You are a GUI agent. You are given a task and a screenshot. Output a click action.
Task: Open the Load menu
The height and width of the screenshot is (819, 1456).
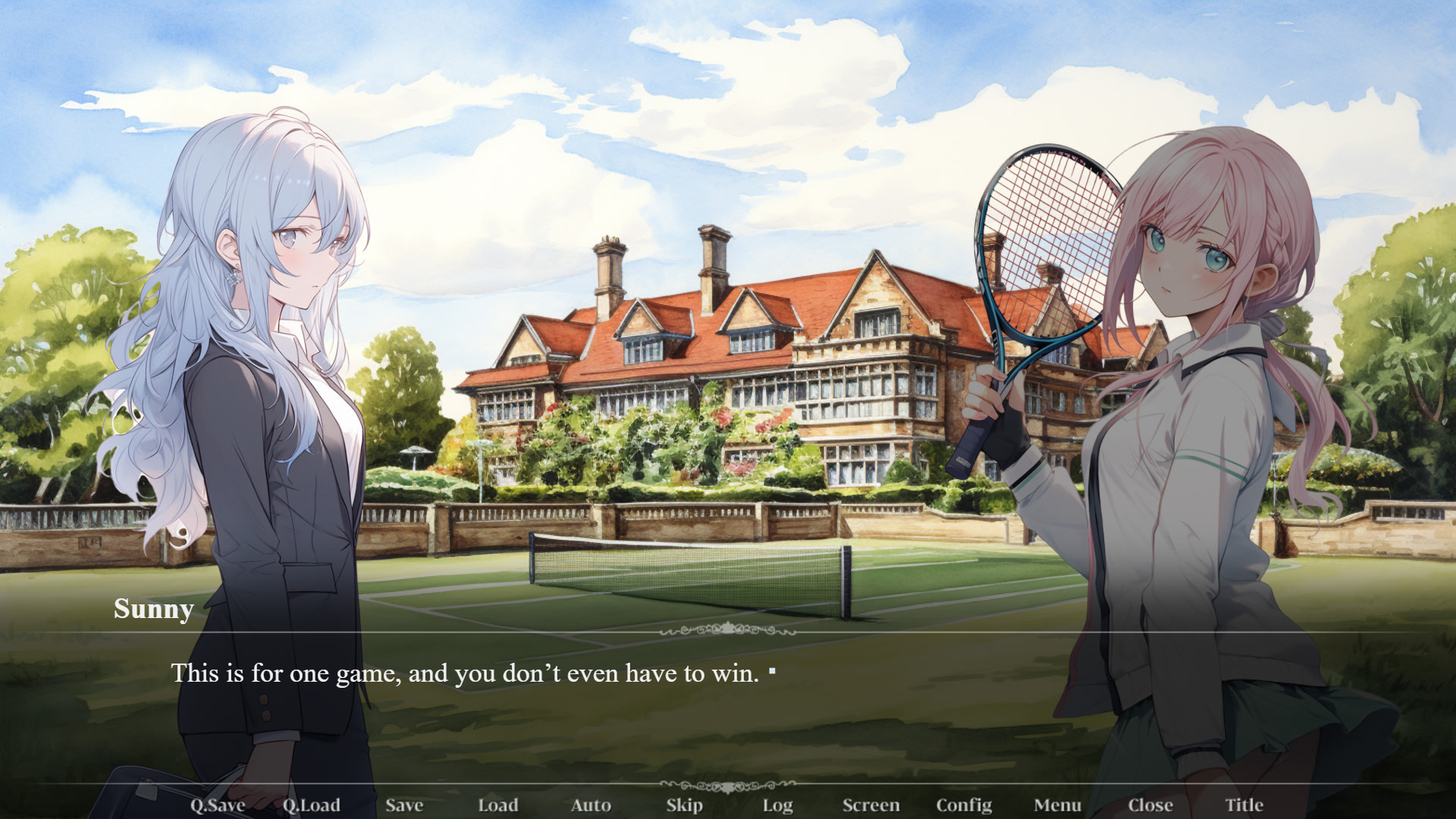[497, 805]
